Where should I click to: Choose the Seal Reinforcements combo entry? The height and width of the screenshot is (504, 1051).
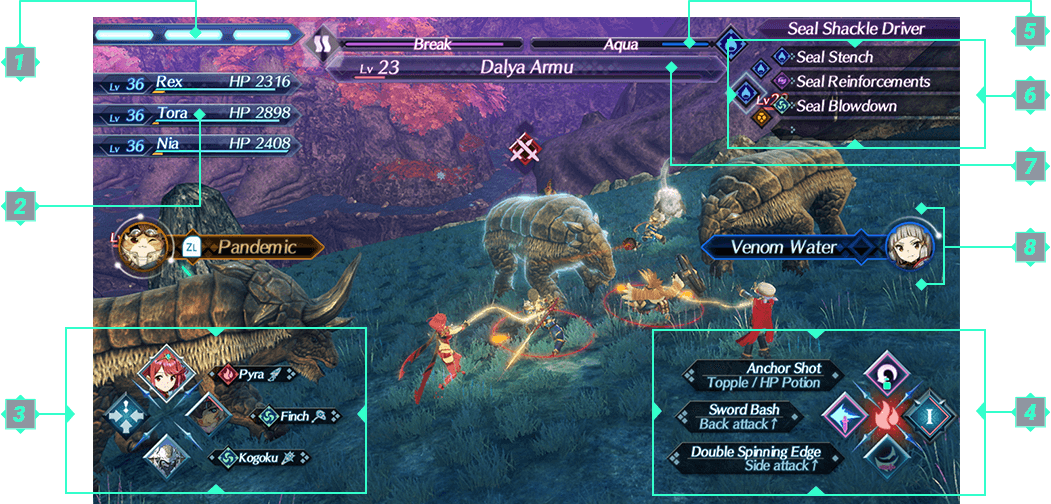(x=862, y=81)
